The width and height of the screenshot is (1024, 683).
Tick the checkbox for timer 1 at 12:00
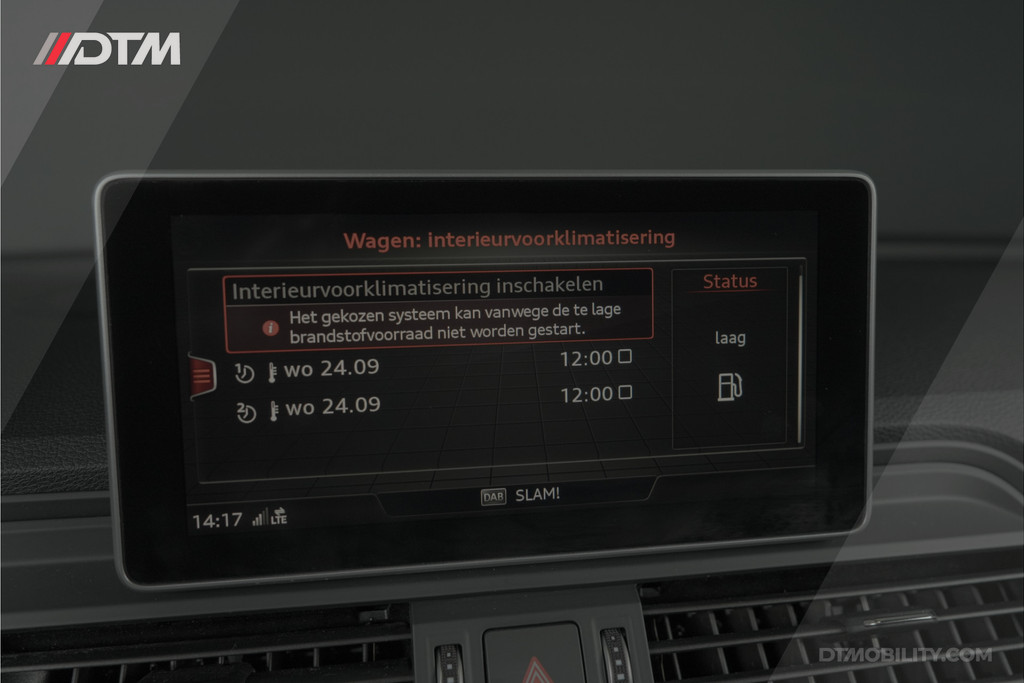(x=625, y=356)
